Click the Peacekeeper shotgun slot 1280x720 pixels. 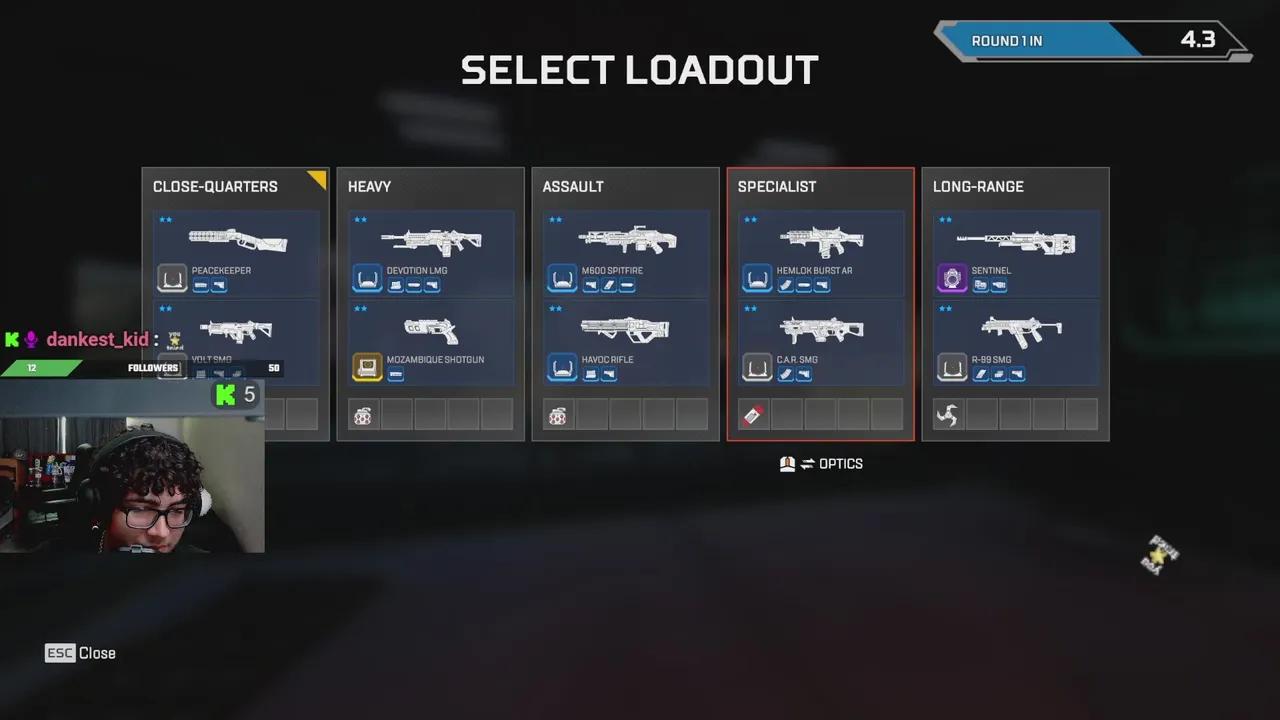236,252
